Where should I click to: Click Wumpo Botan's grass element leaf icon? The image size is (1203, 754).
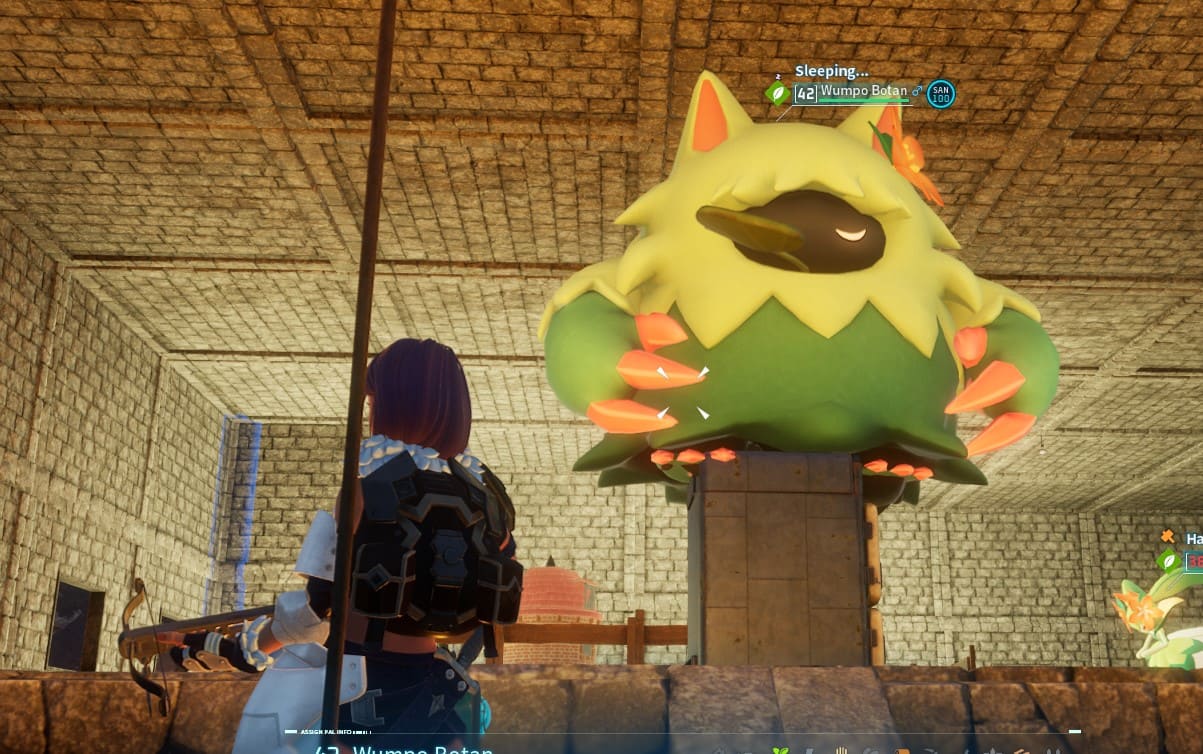point(777,93)
